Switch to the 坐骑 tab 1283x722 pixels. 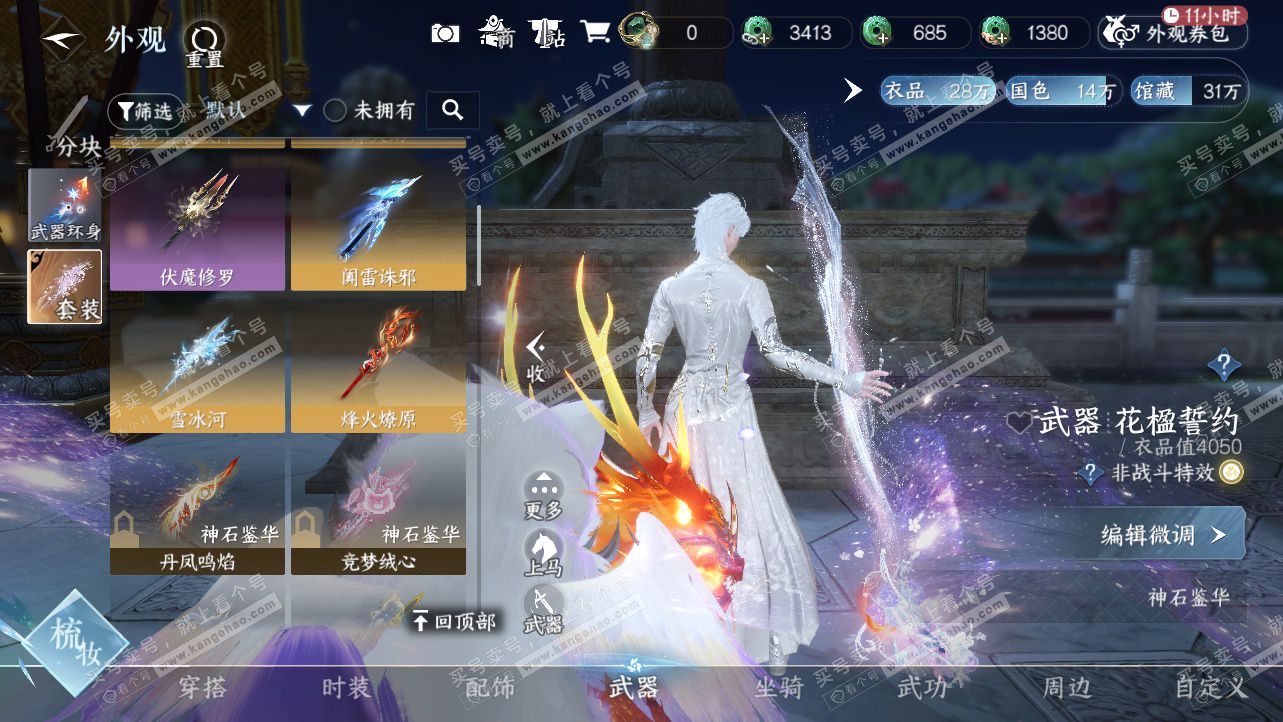point(778,688)
